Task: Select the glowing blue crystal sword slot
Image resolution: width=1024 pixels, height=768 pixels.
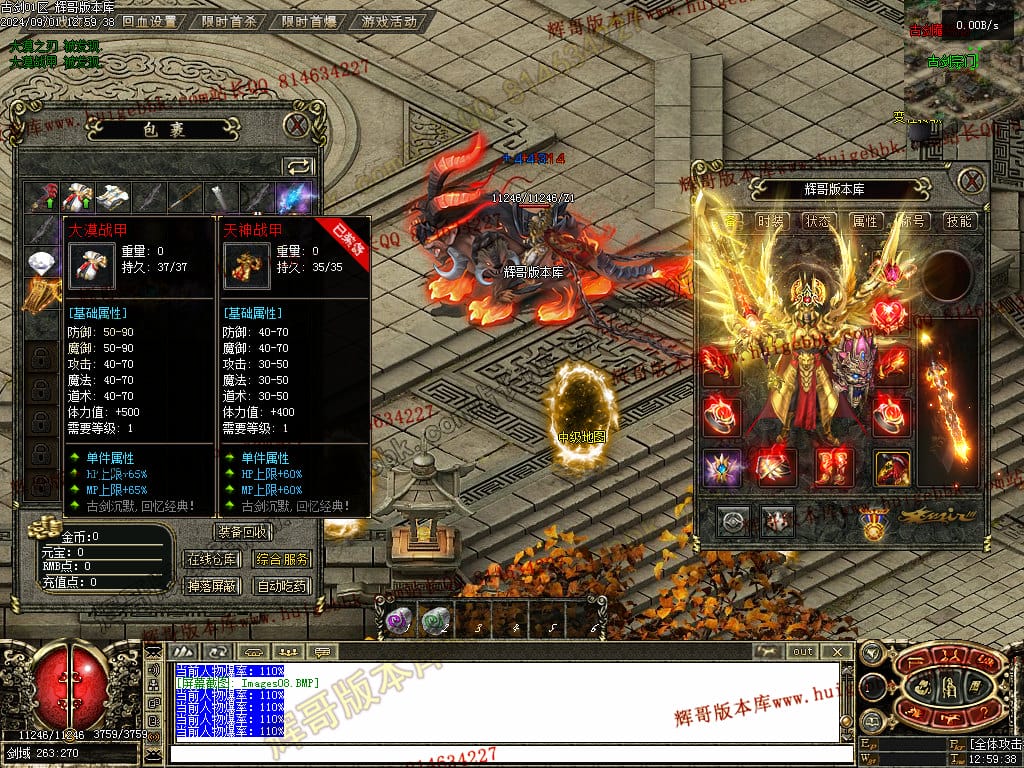Action: [296, 198]
